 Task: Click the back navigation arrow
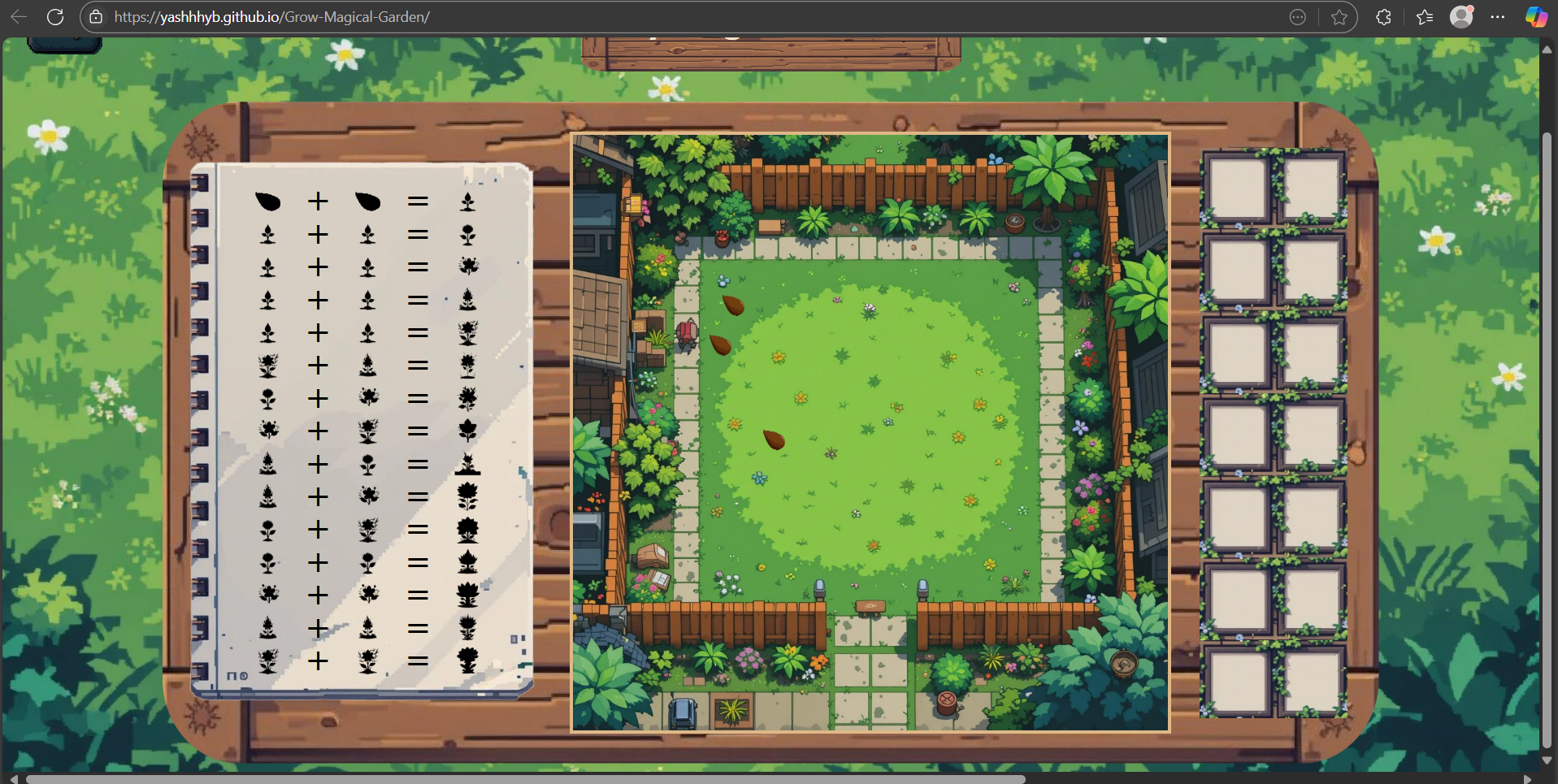17,16
